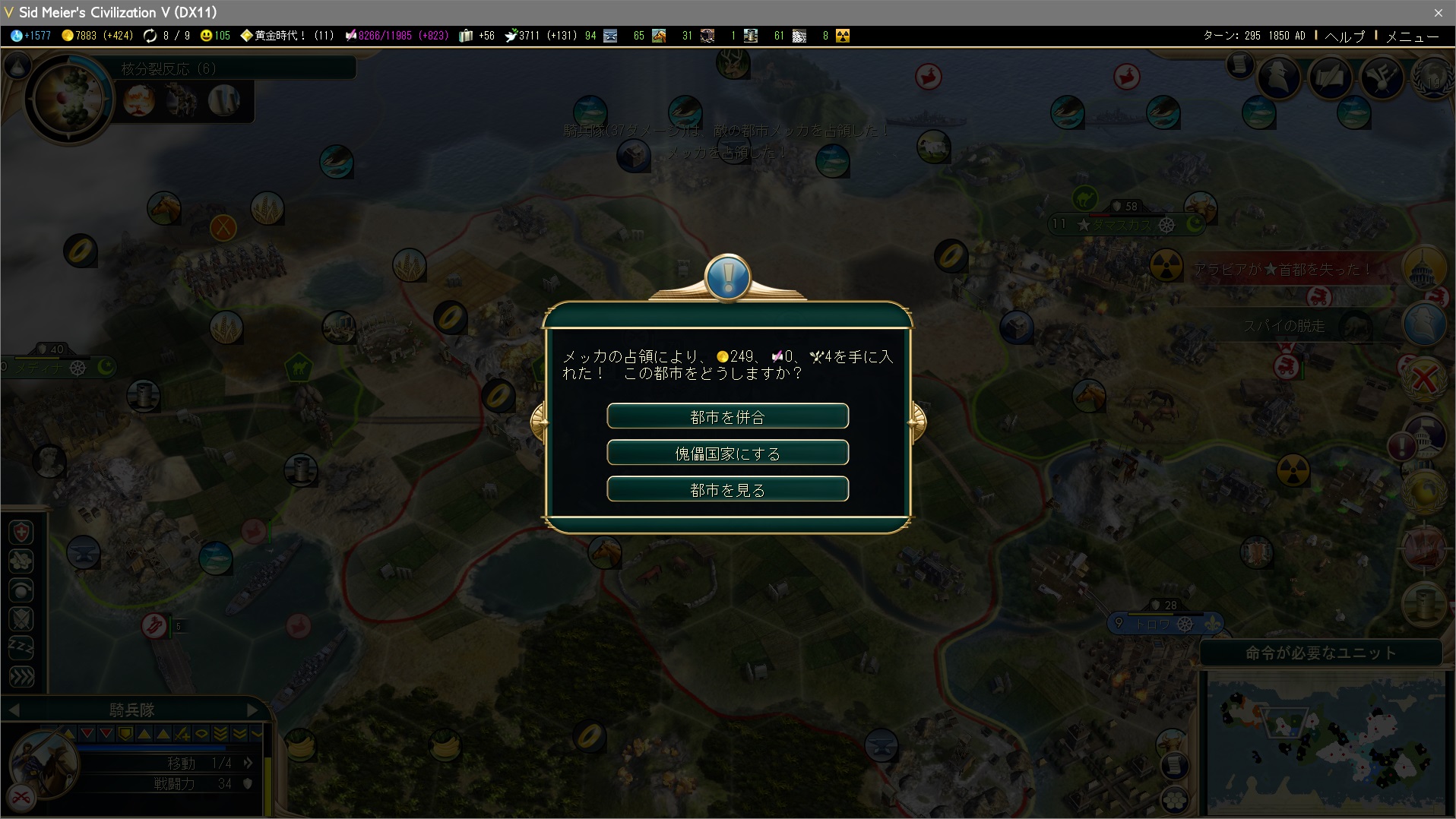
Task: Open the ヘルプ help page
Action: point(1344,36)
